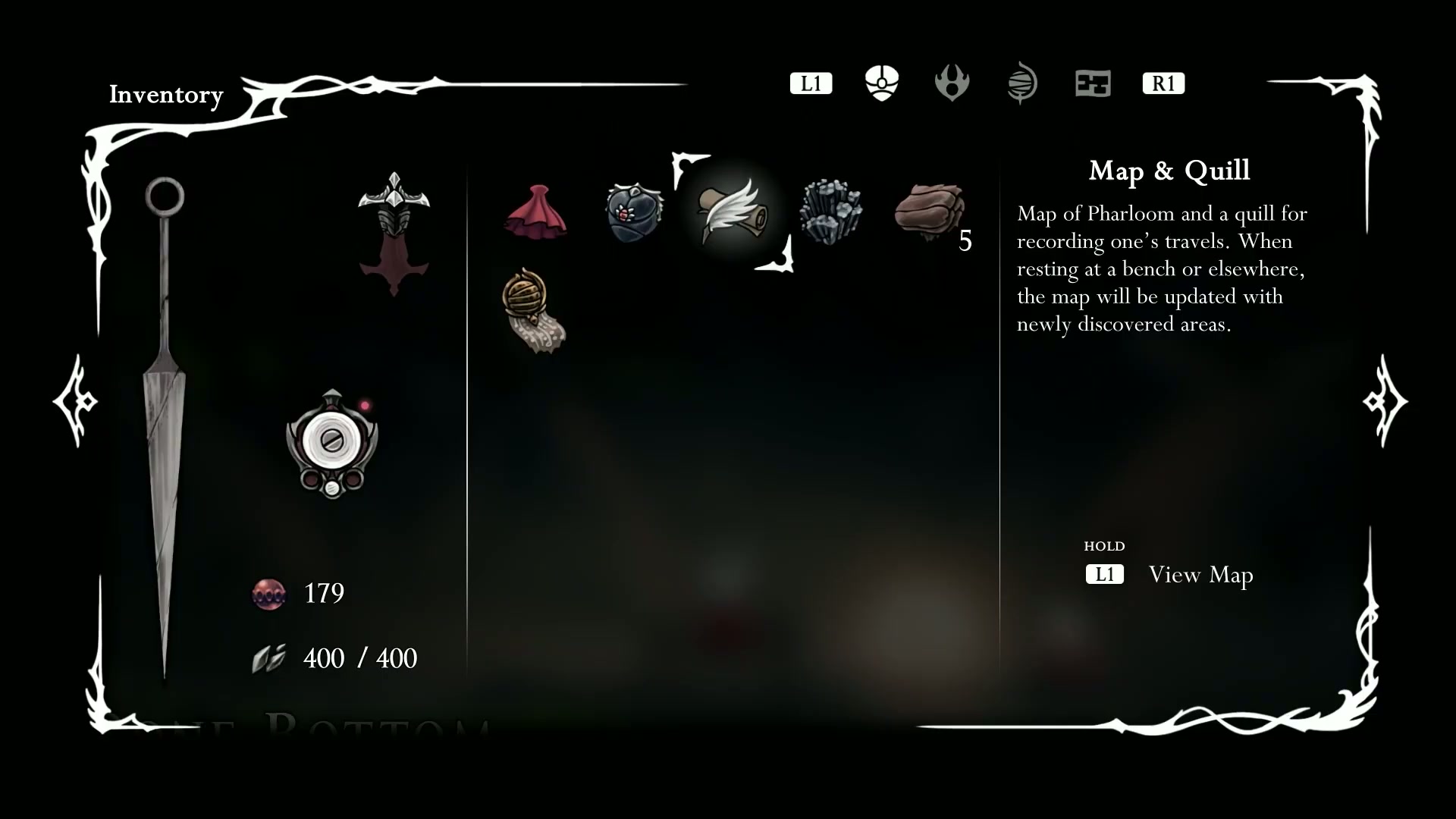This screenshot has height=819, width=1456.
Task: Select the round silk spool gauge
Action: click(x=332, y=443)
